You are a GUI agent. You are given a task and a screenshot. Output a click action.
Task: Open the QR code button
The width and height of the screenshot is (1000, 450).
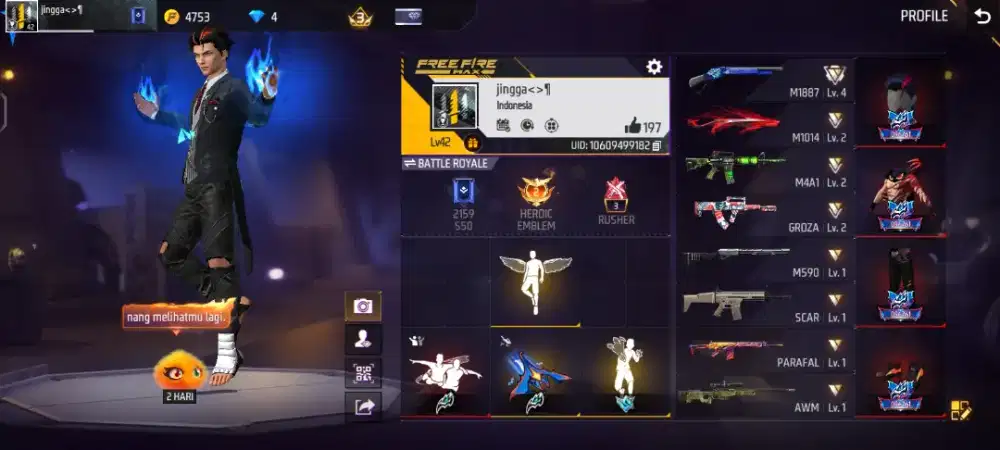[x=363, y=373]
